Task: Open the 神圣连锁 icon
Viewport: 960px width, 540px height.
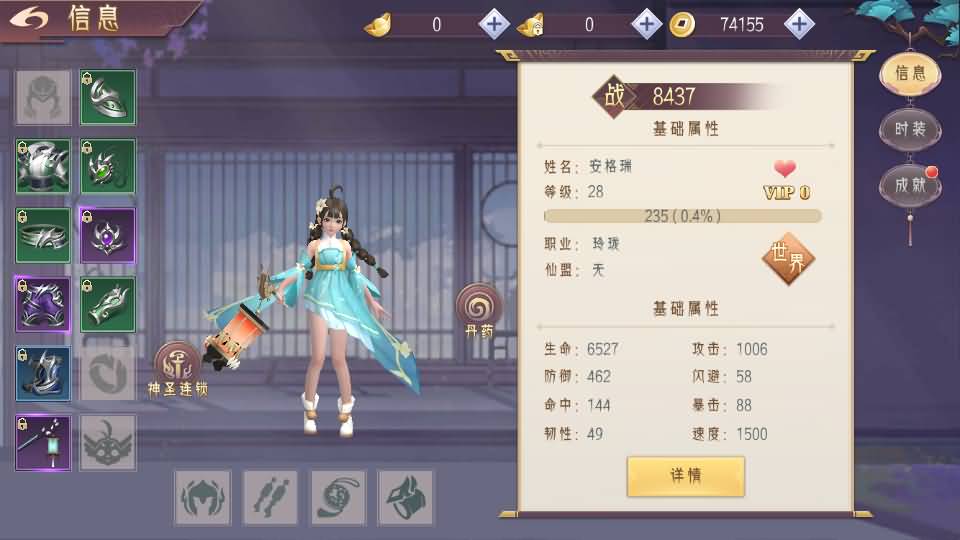Action: click(176, 366)
